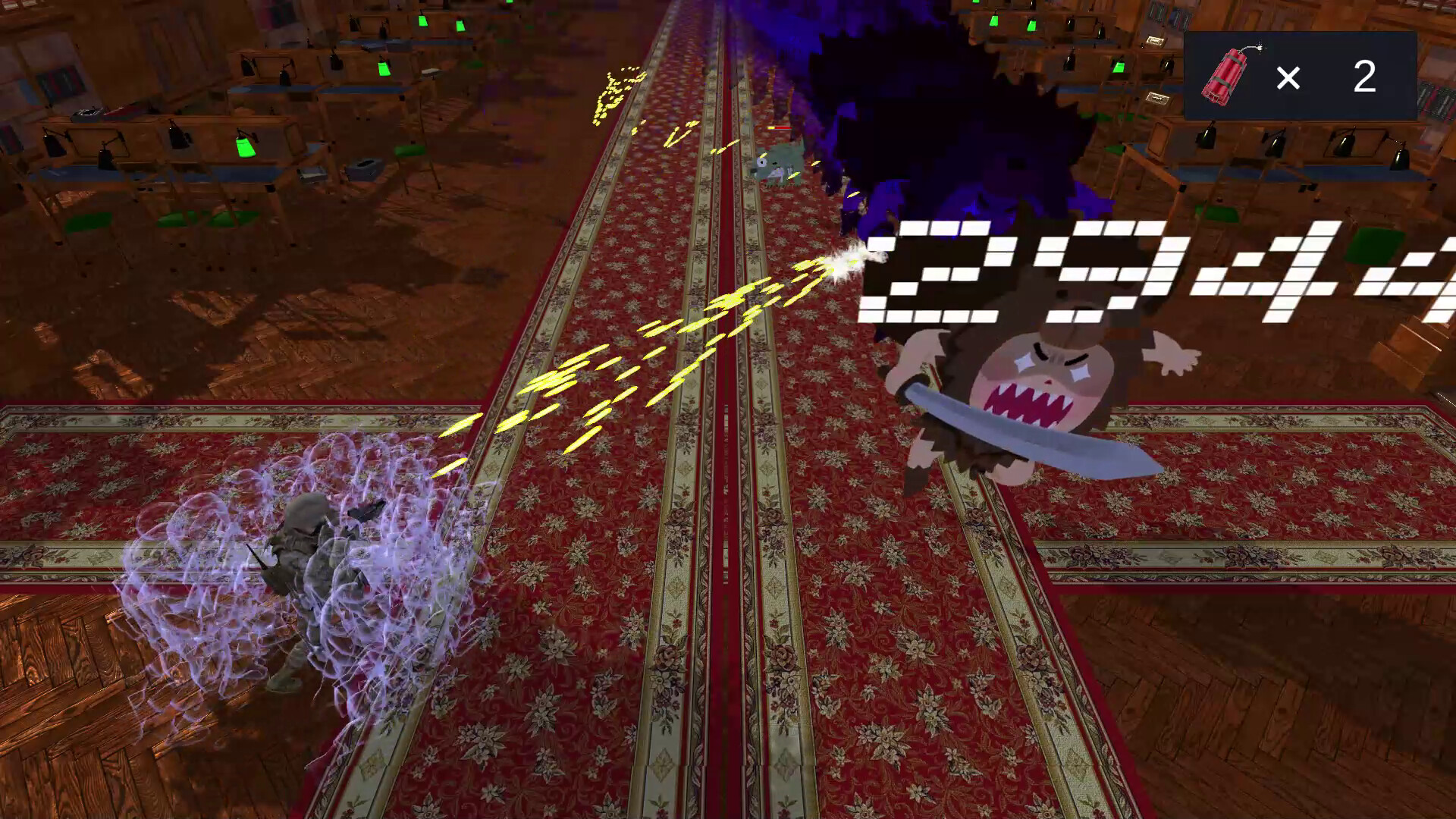This screenshot has width=1456, height=819.
Task: Click the × multiplier symbol in the item counter
Action: (1288, 76)
